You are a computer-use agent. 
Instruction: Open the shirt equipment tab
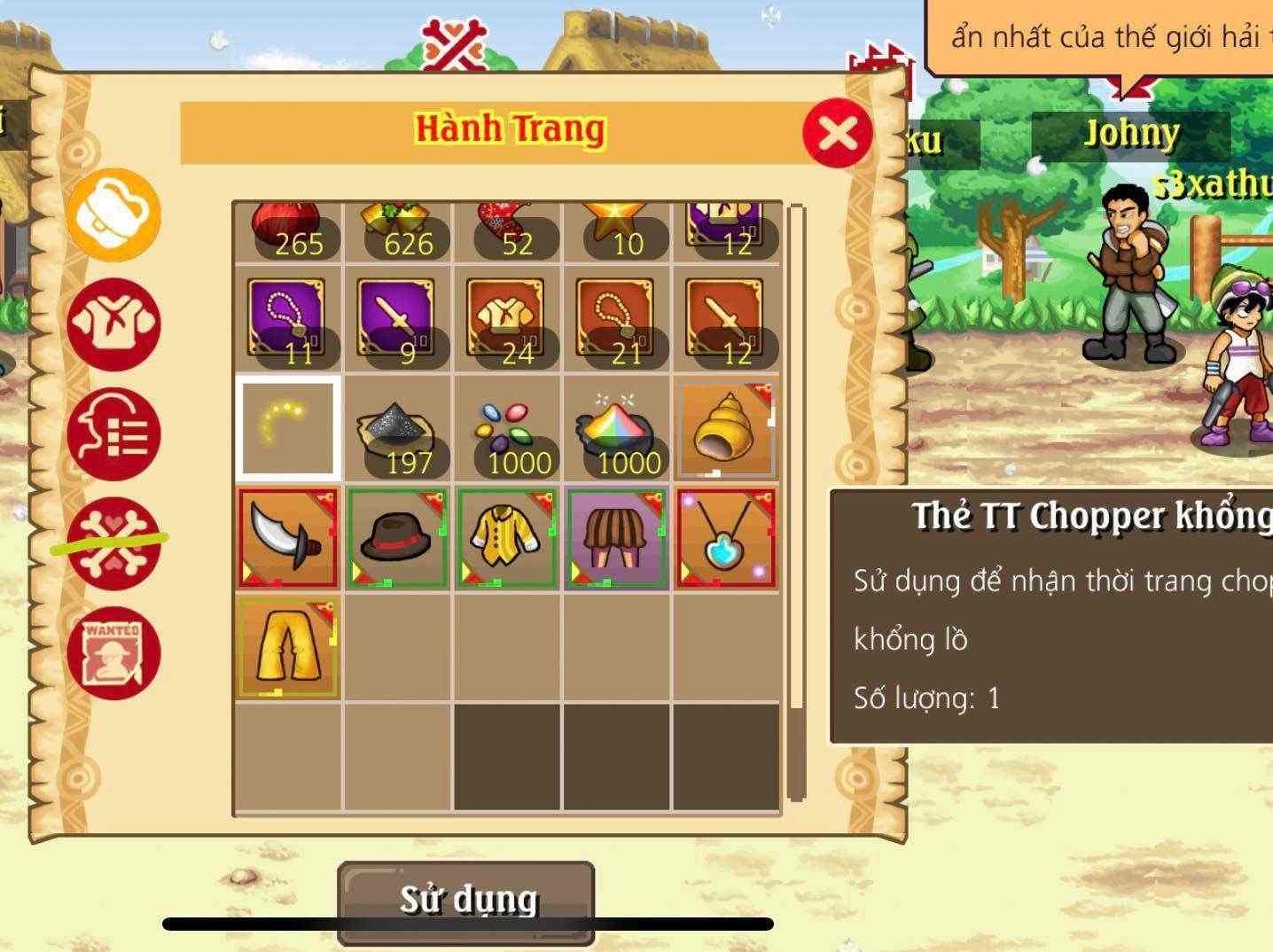113,324
